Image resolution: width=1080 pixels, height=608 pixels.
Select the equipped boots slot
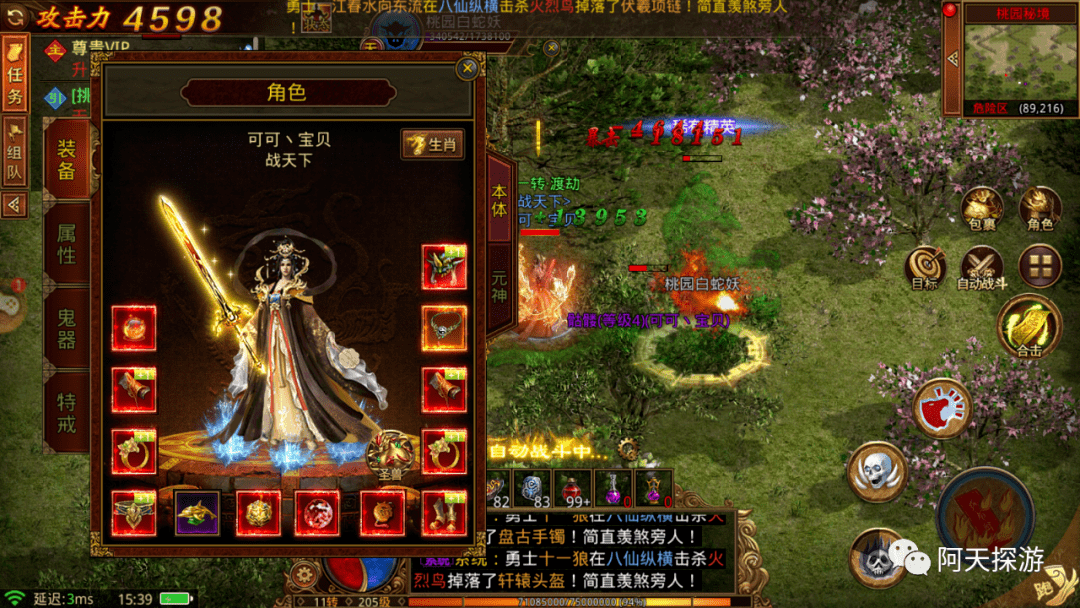444,512
